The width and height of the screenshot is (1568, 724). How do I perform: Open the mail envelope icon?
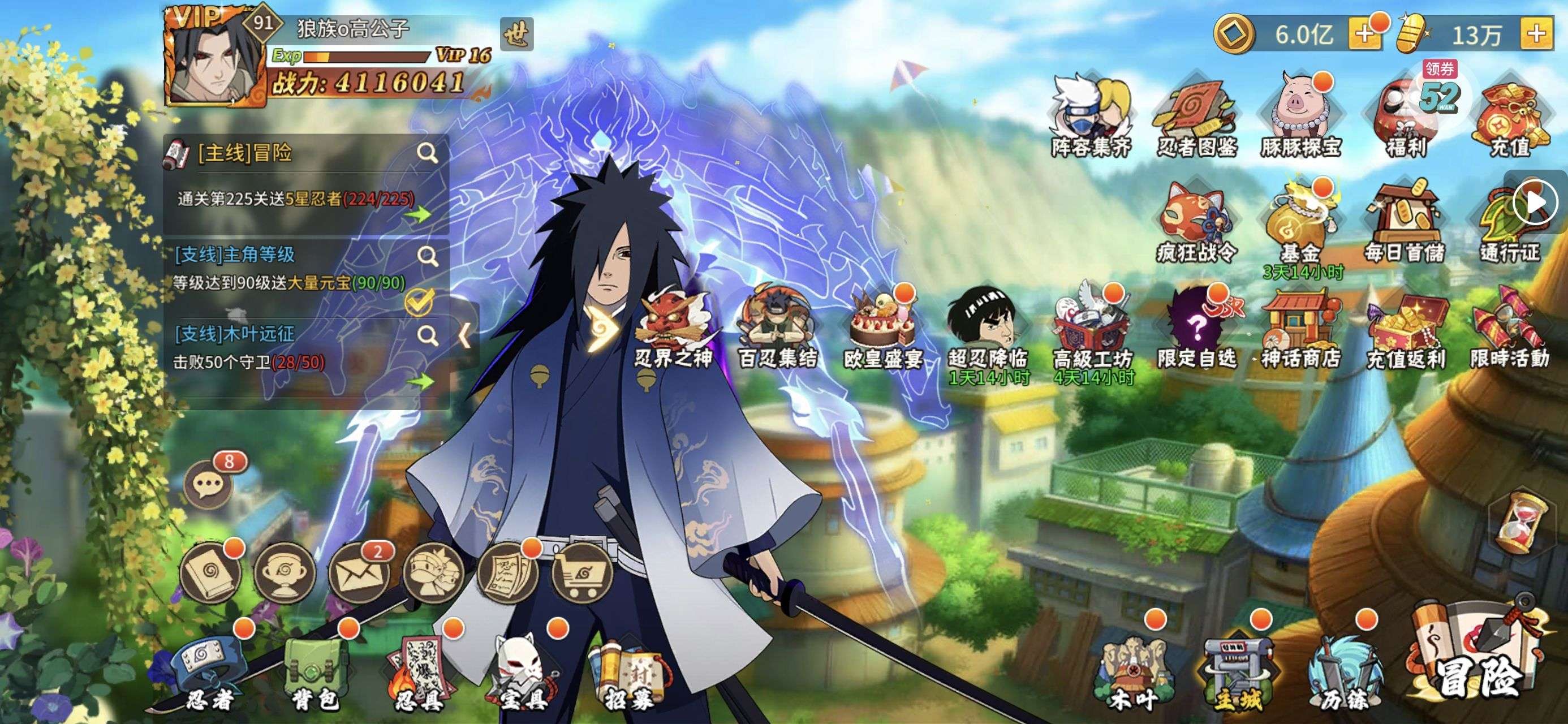pos(358,572)
